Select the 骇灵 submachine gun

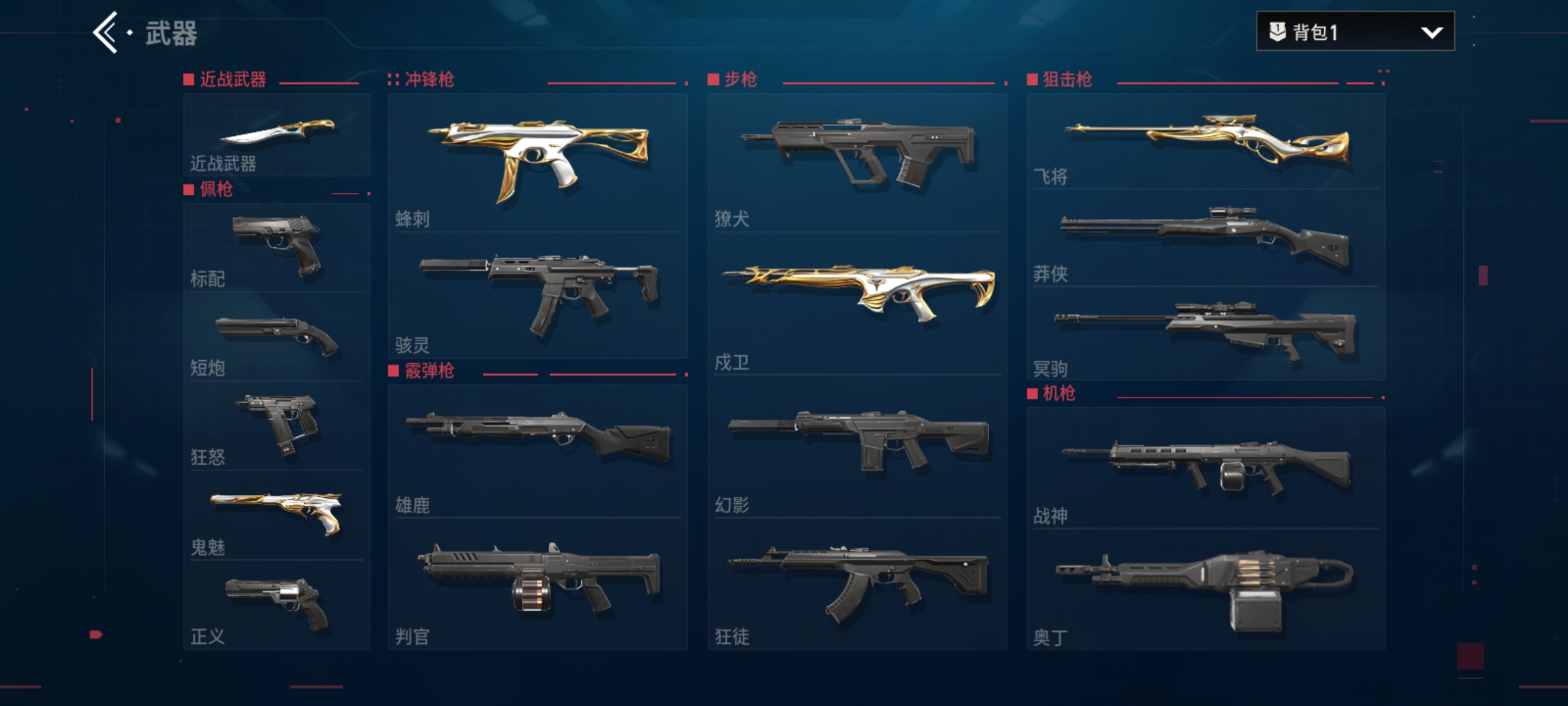tap(538, 294)
